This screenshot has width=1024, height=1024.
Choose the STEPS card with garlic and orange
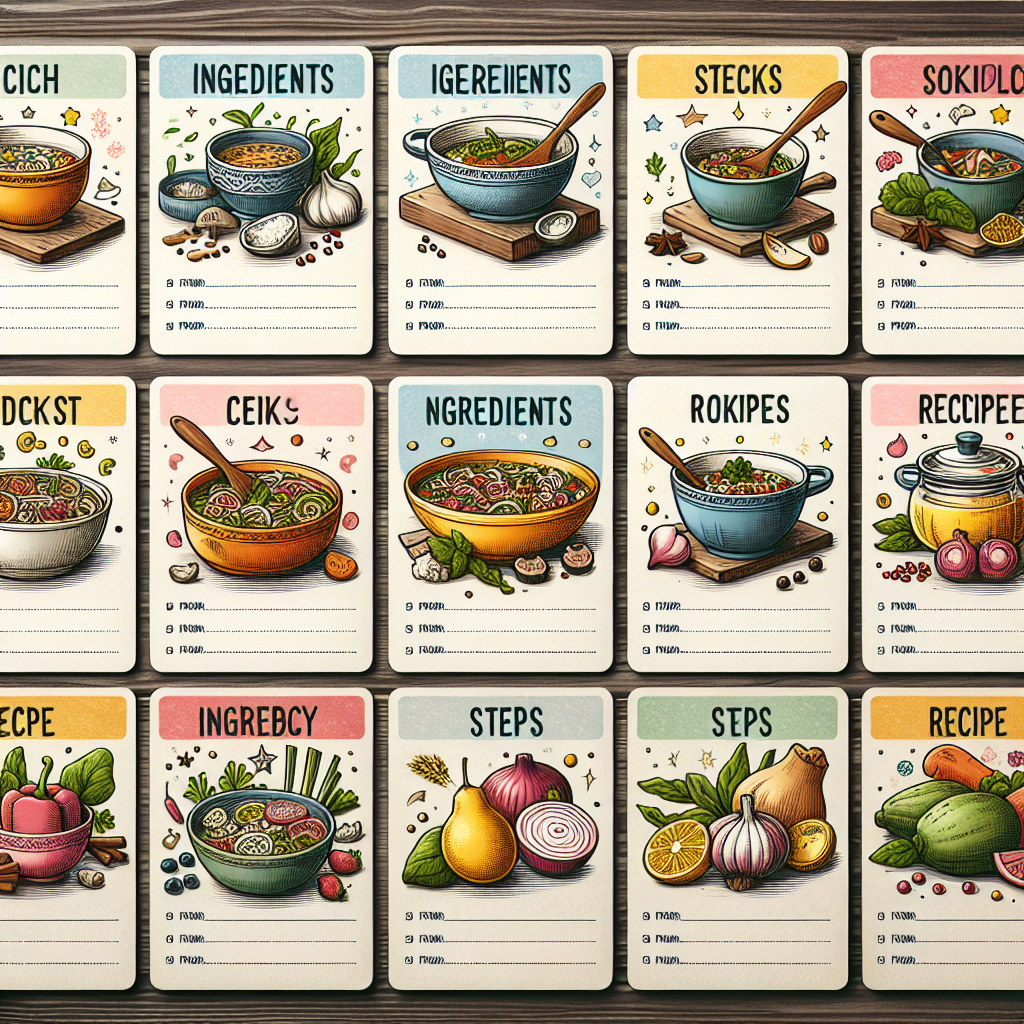(x=737, y=838)
